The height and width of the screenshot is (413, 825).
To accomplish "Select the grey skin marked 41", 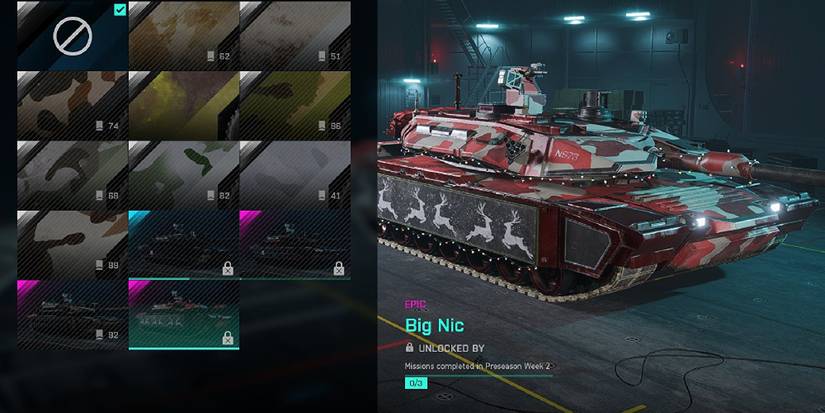I will 295,173.
